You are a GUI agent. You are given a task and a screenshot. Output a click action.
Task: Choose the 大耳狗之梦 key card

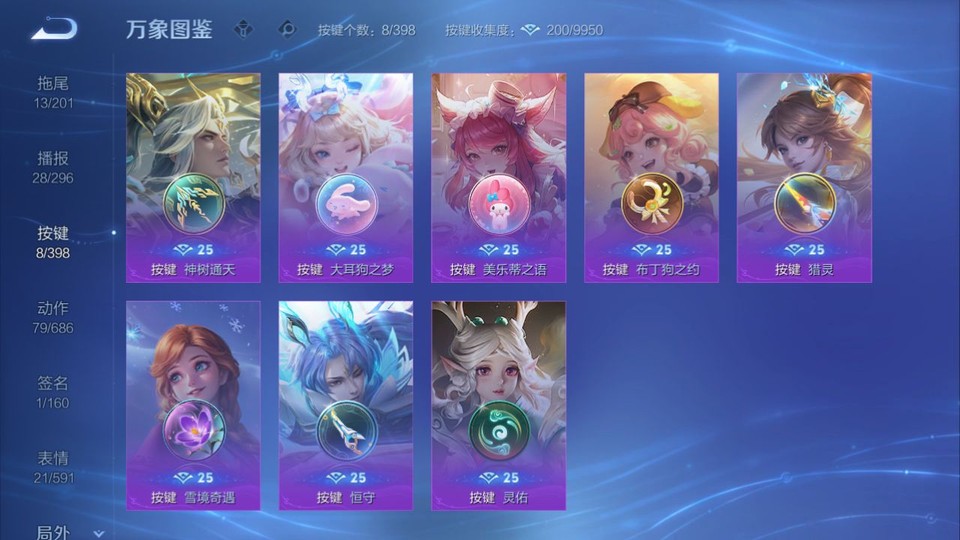(346, 178)
